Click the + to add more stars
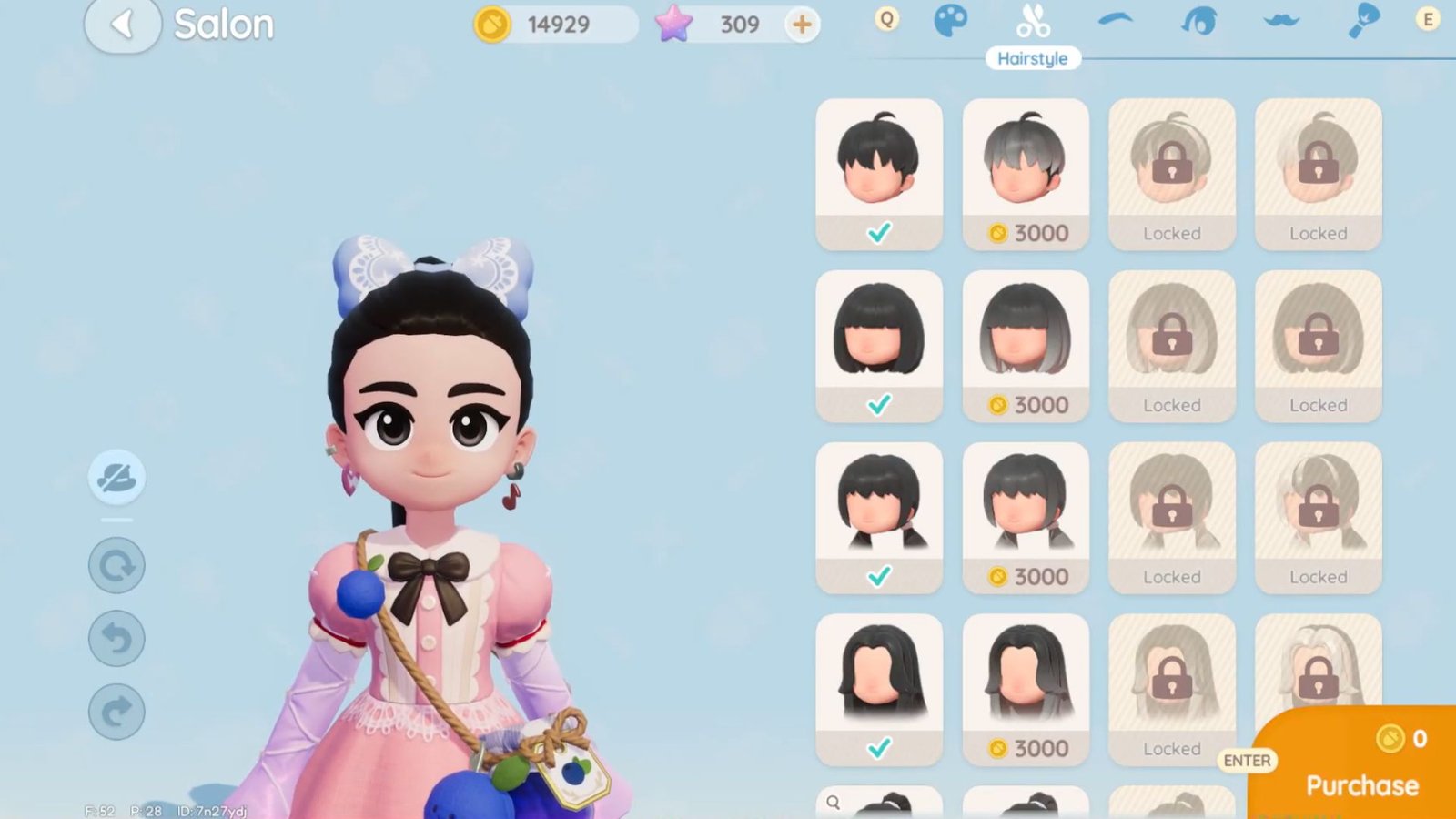 pos(800,24)
